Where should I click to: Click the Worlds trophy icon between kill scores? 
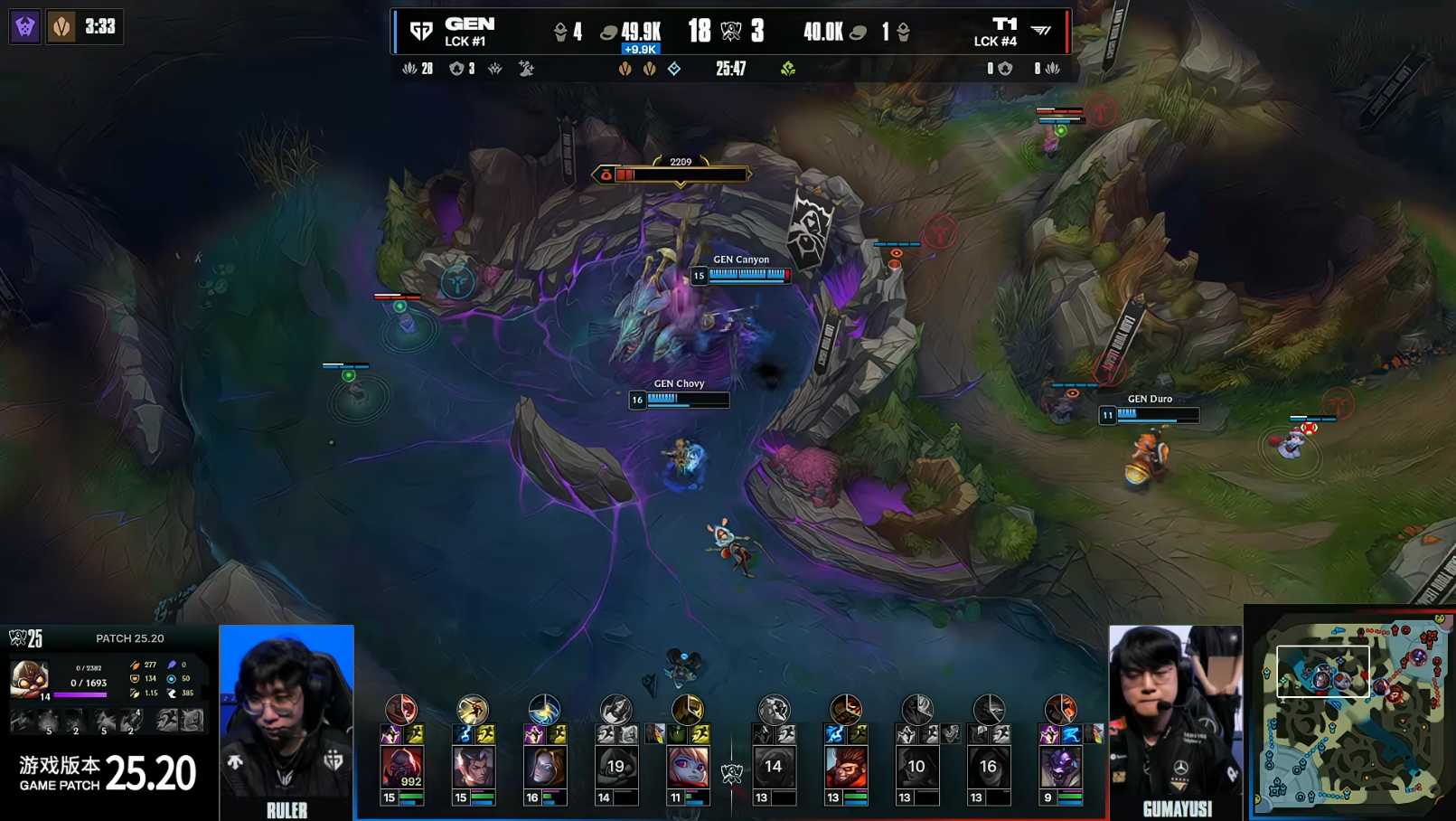[x=731, y=32]
